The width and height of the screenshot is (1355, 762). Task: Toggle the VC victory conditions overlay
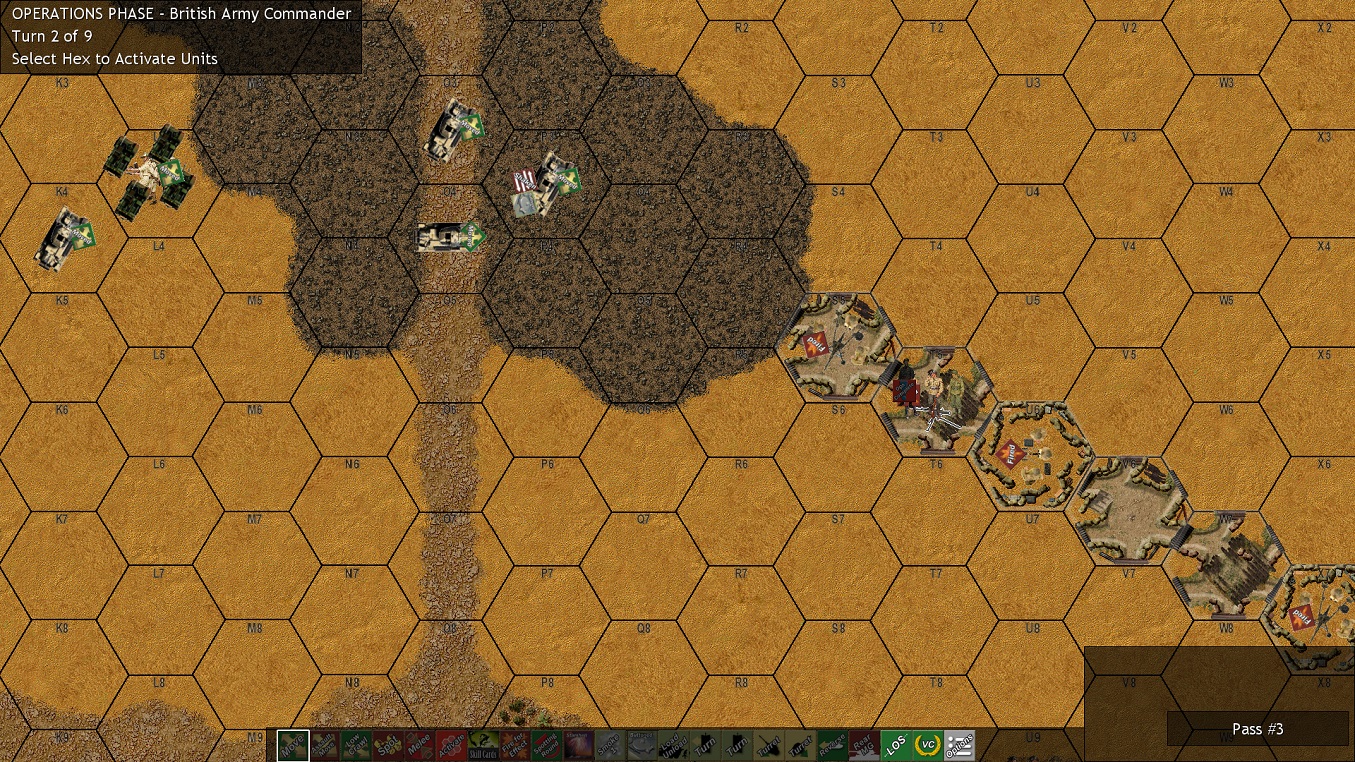click(927, 745)
